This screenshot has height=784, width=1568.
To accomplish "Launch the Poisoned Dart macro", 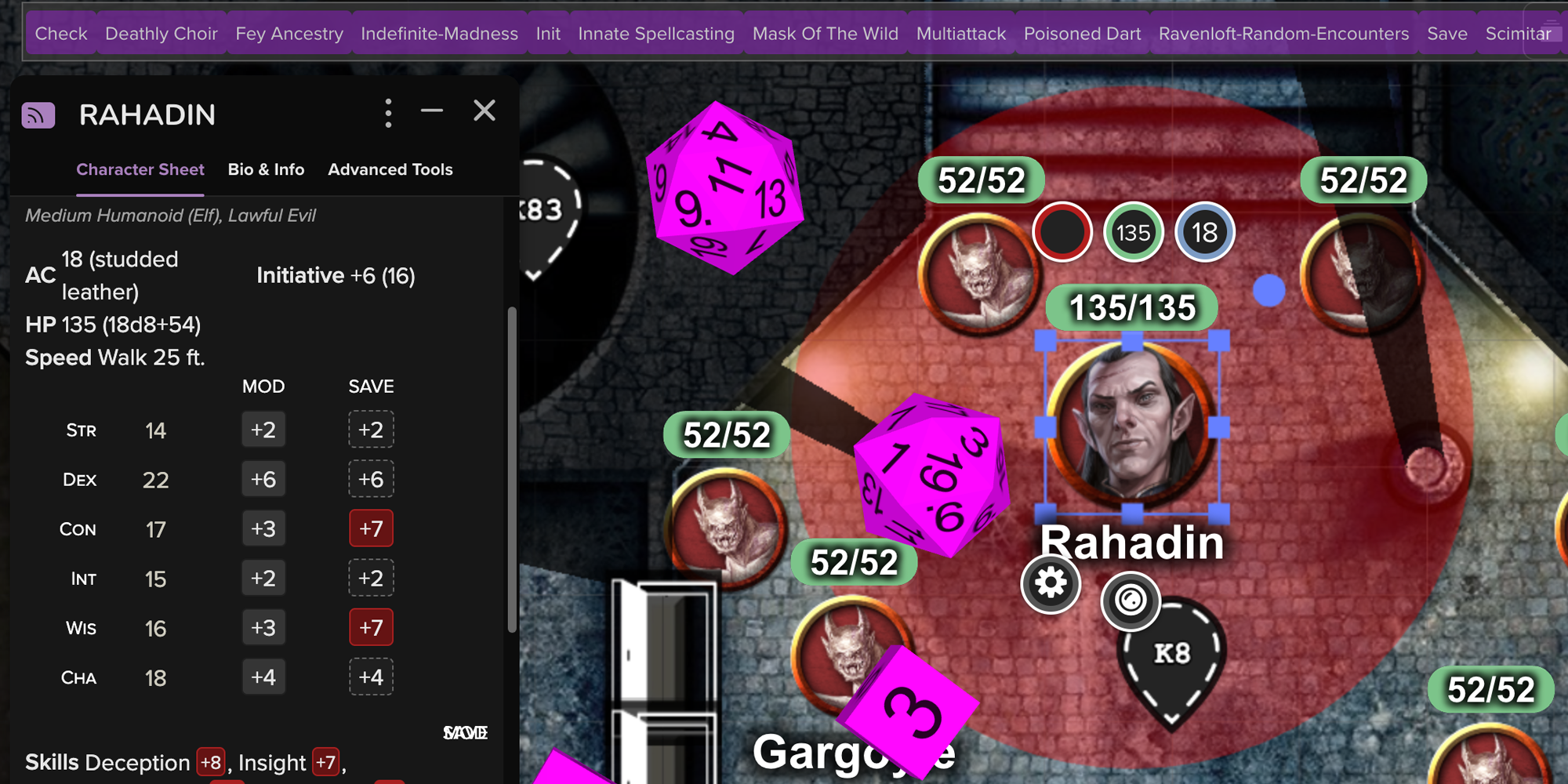I will tap(1082, 33).
